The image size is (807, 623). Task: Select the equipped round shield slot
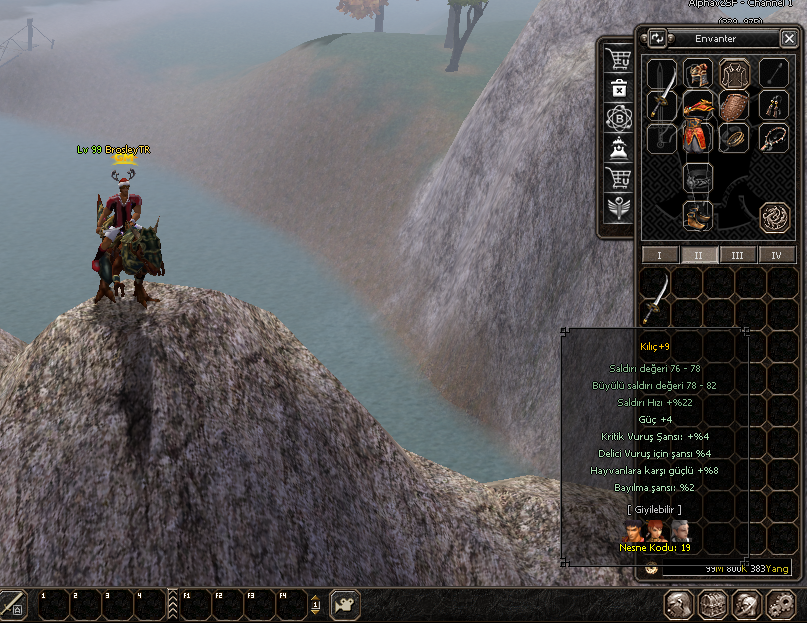point(734,106)
